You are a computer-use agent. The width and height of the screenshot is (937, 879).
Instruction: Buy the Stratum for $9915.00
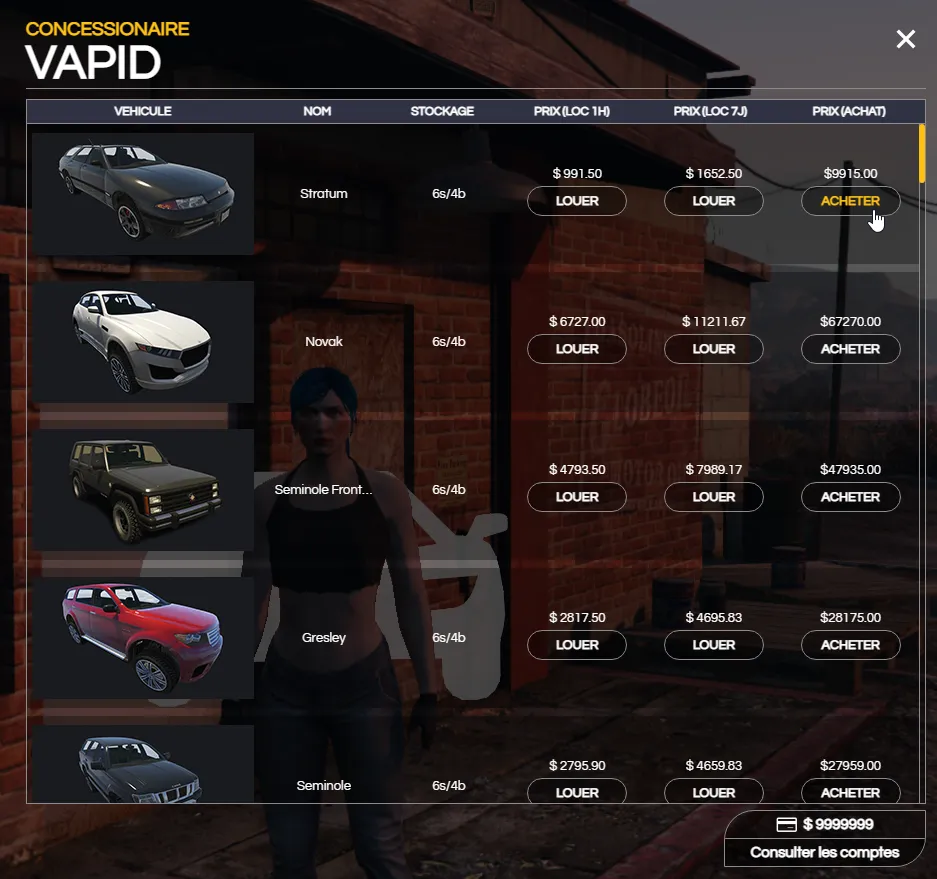click(850, 201)
